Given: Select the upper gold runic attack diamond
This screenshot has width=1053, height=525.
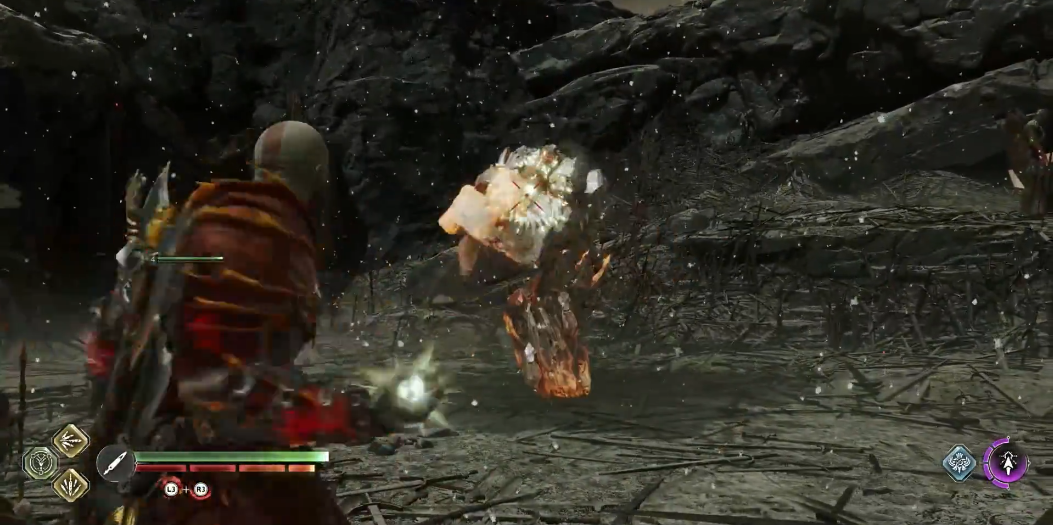Looking at the screenshot, I should tap(71, 440).
